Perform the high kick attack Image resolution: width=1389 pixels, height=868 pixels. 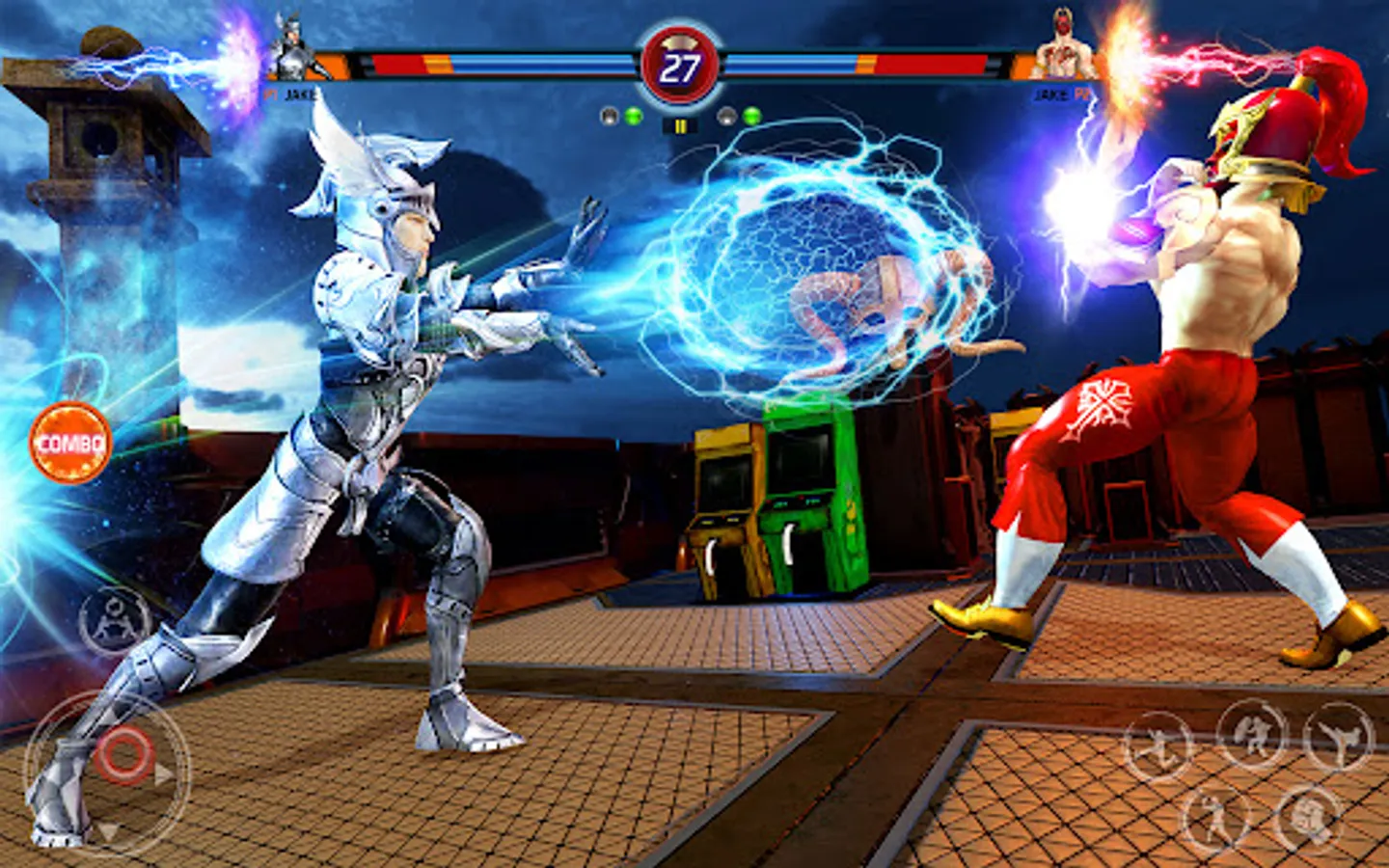coord(1338,738)
